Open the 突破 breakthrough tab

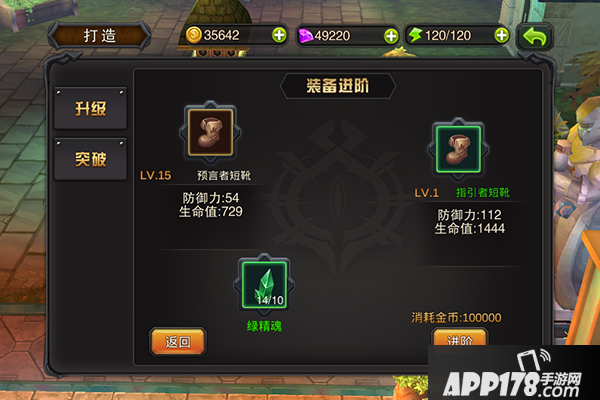[x=90, y=159]
